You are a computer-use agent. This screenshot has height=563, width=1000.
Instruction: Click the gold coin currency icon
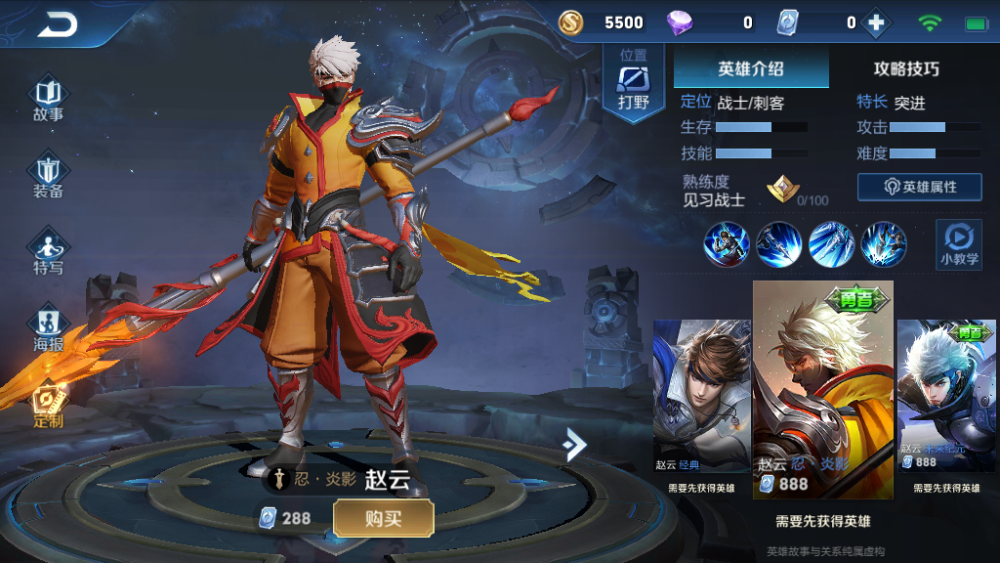(571, 23)
